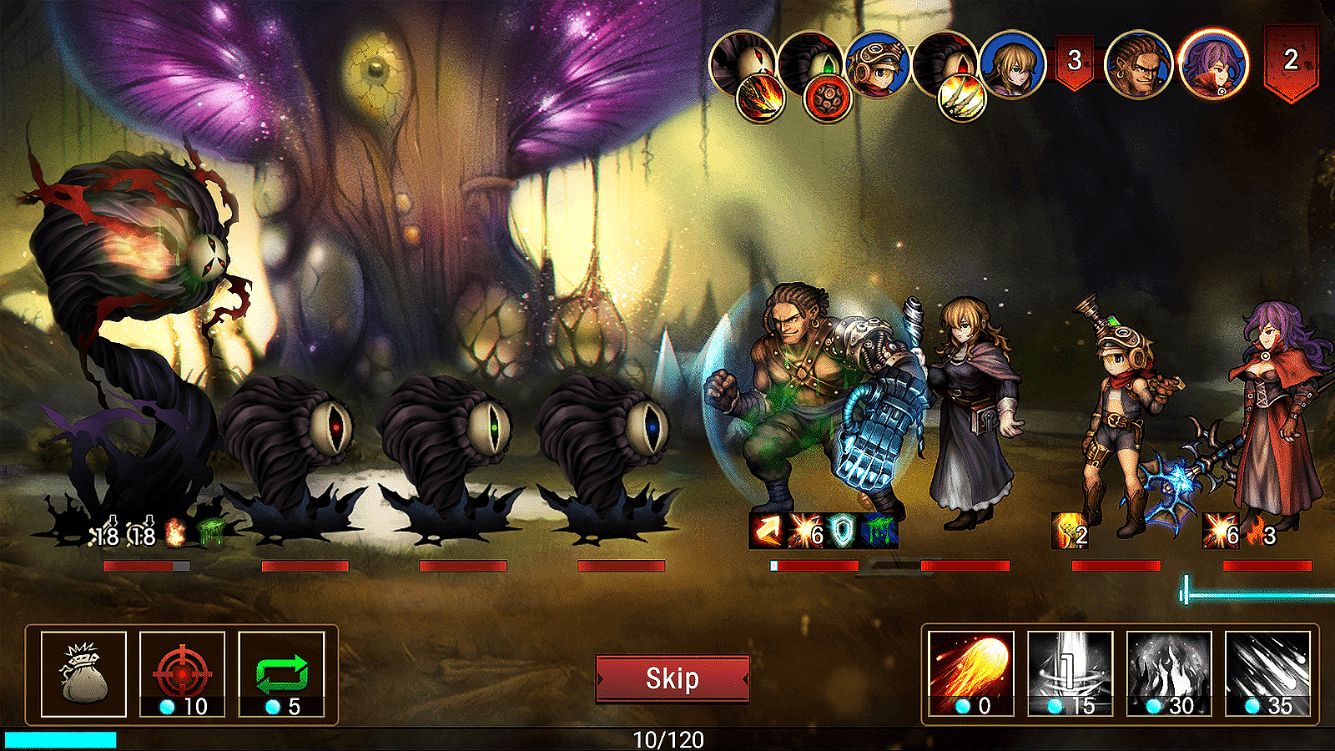The height and width of the screenshot is (751, 1335).
Task: Click the 10/120 progress counter
Action: tap(667, 740)
